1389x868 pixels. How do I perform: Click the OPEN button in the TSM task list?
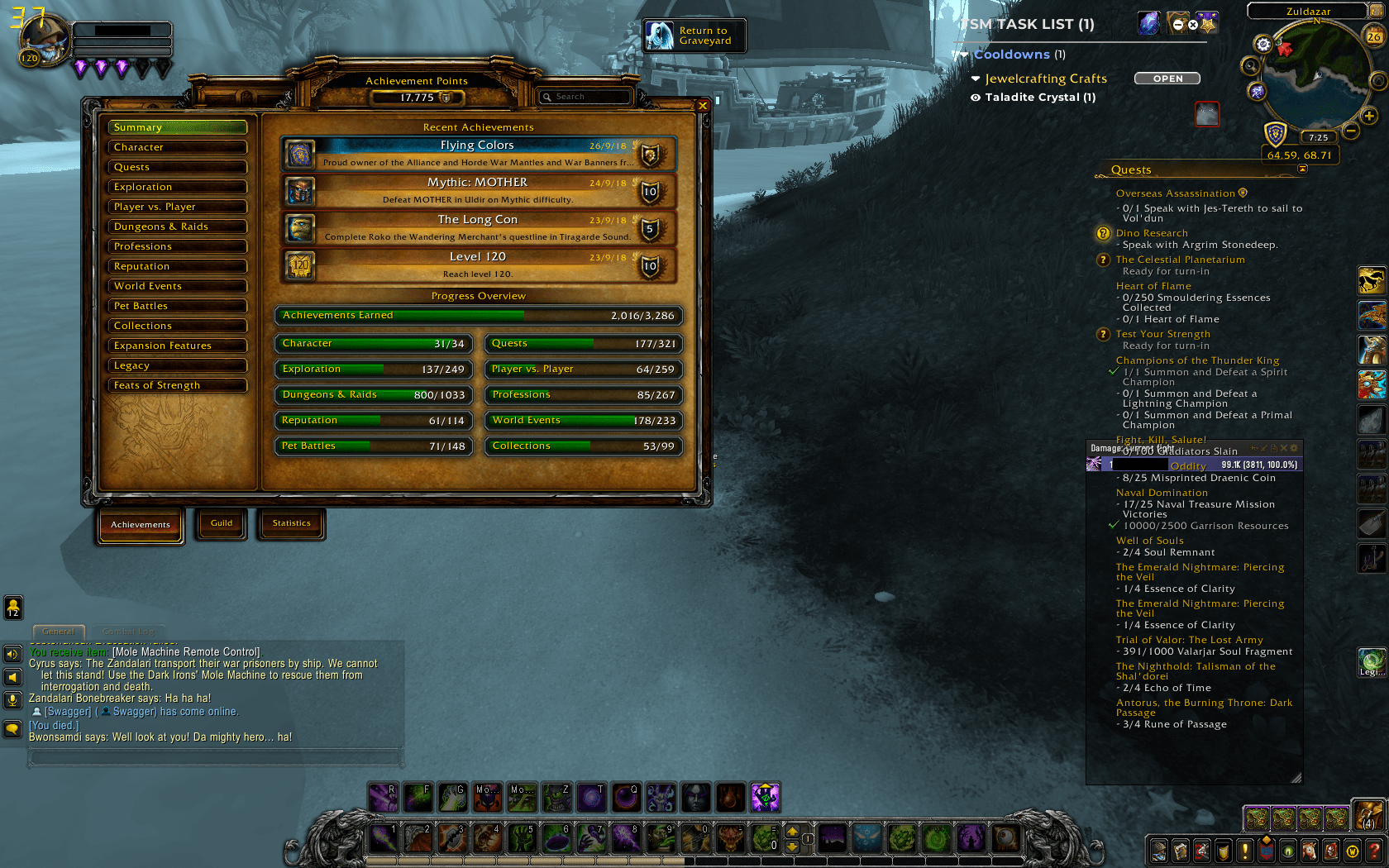pyautogui.click(x=1167, y=79)
